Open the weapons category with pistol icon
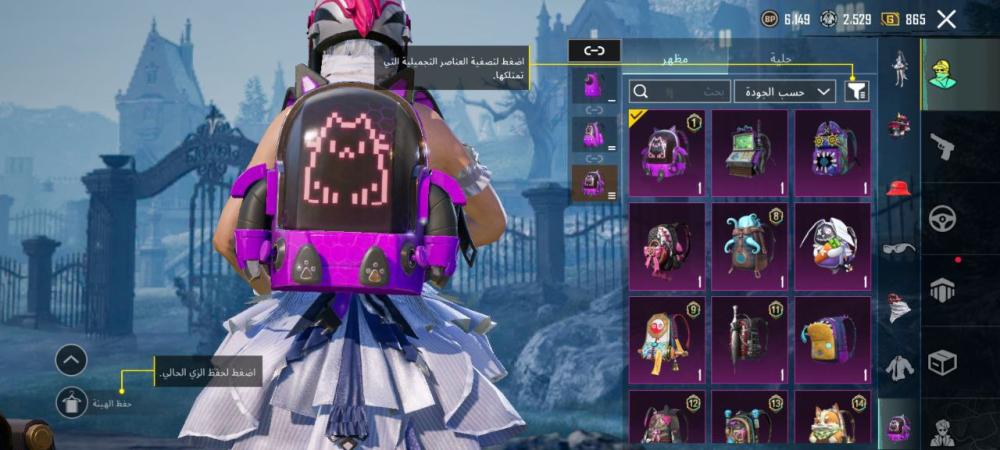1000x450 pixels. (942, 147)
